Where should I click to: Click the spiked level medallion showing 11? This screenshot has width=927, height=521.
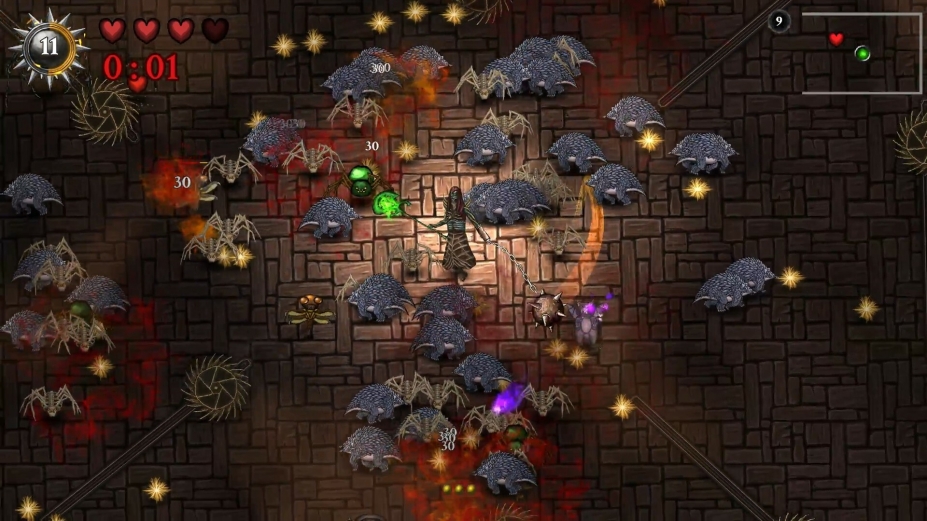click(x=48, y=47)
